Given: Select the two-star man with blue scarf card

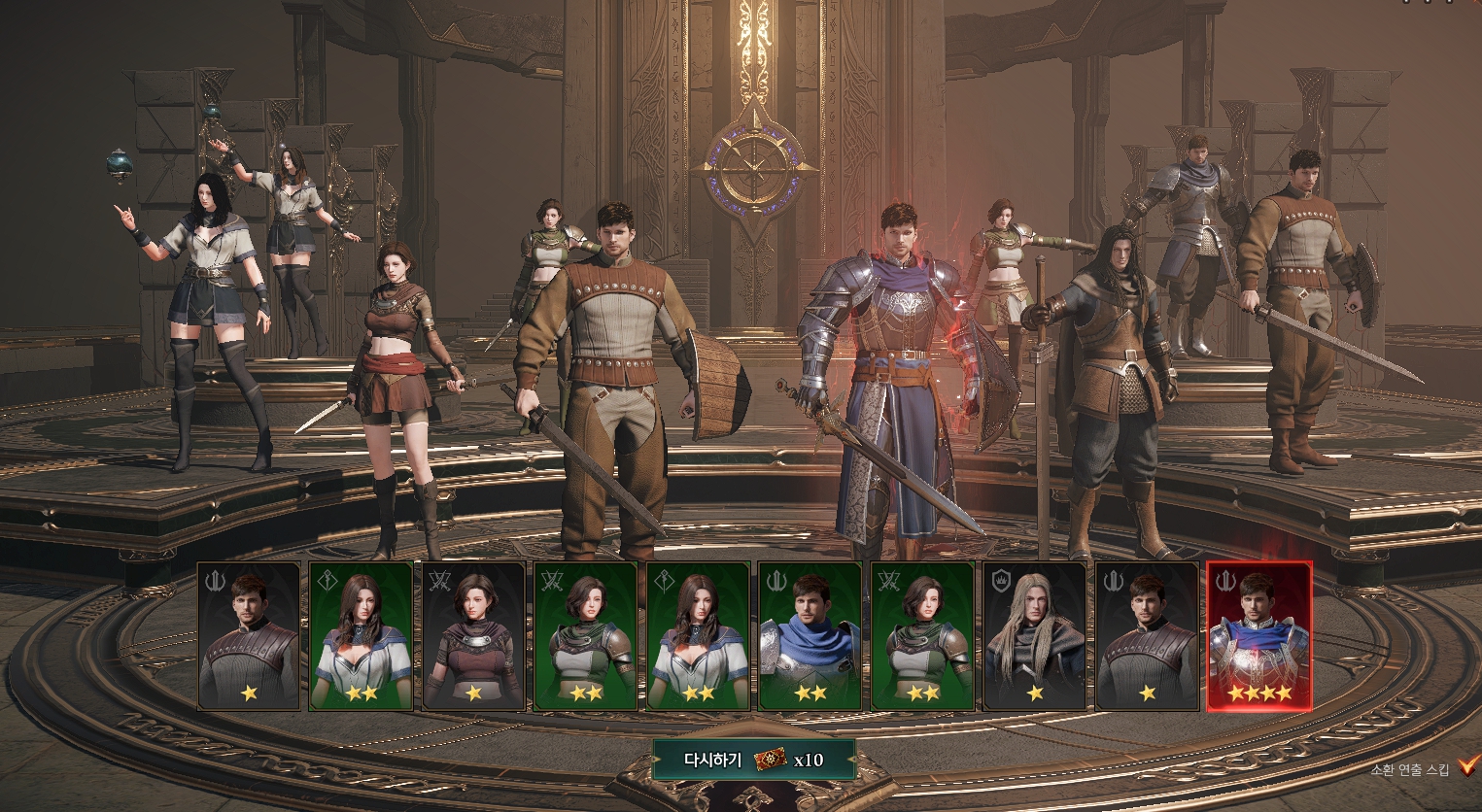Looking at the screenshot, I should coord(810,636).
